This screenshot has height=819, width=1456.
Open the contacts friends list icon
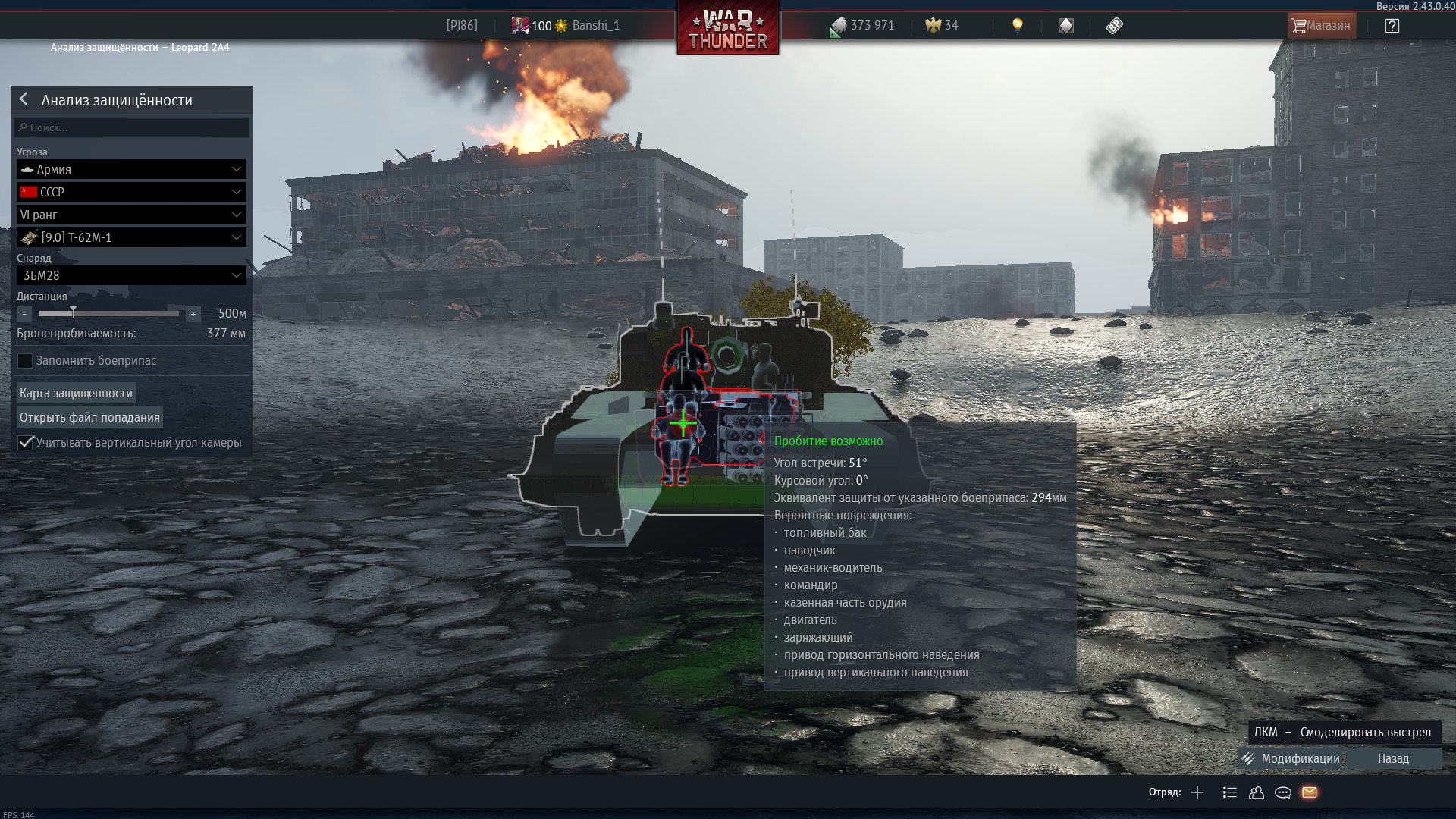point(1257,792)
